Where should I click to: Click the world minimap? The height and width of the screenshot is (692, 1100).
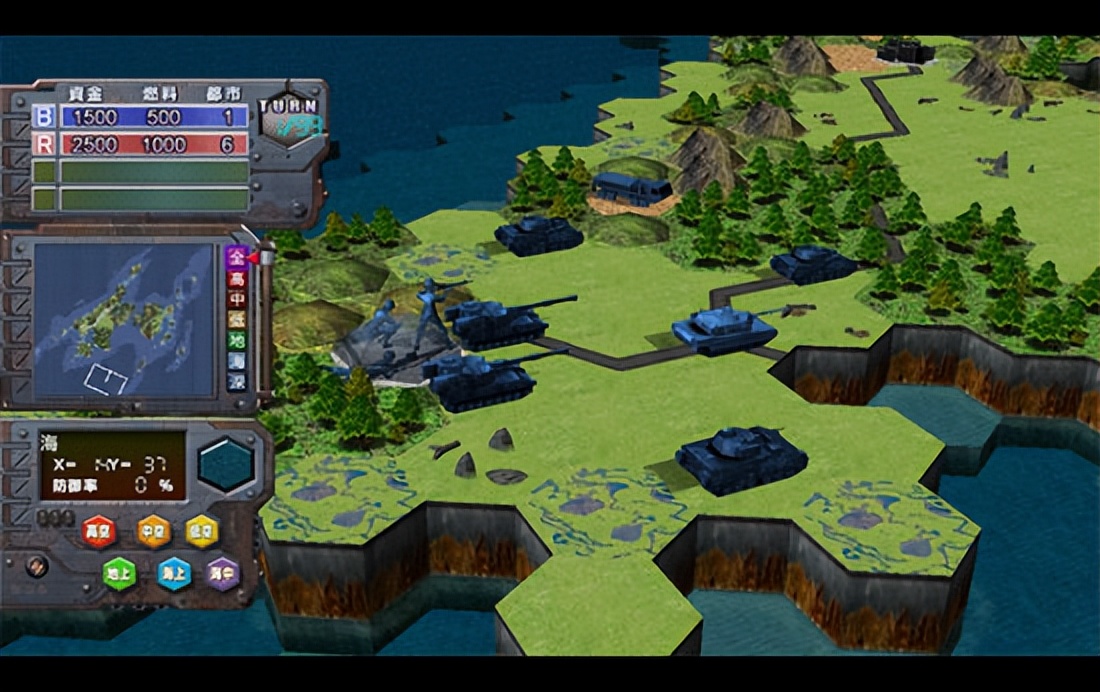point(124,320)
